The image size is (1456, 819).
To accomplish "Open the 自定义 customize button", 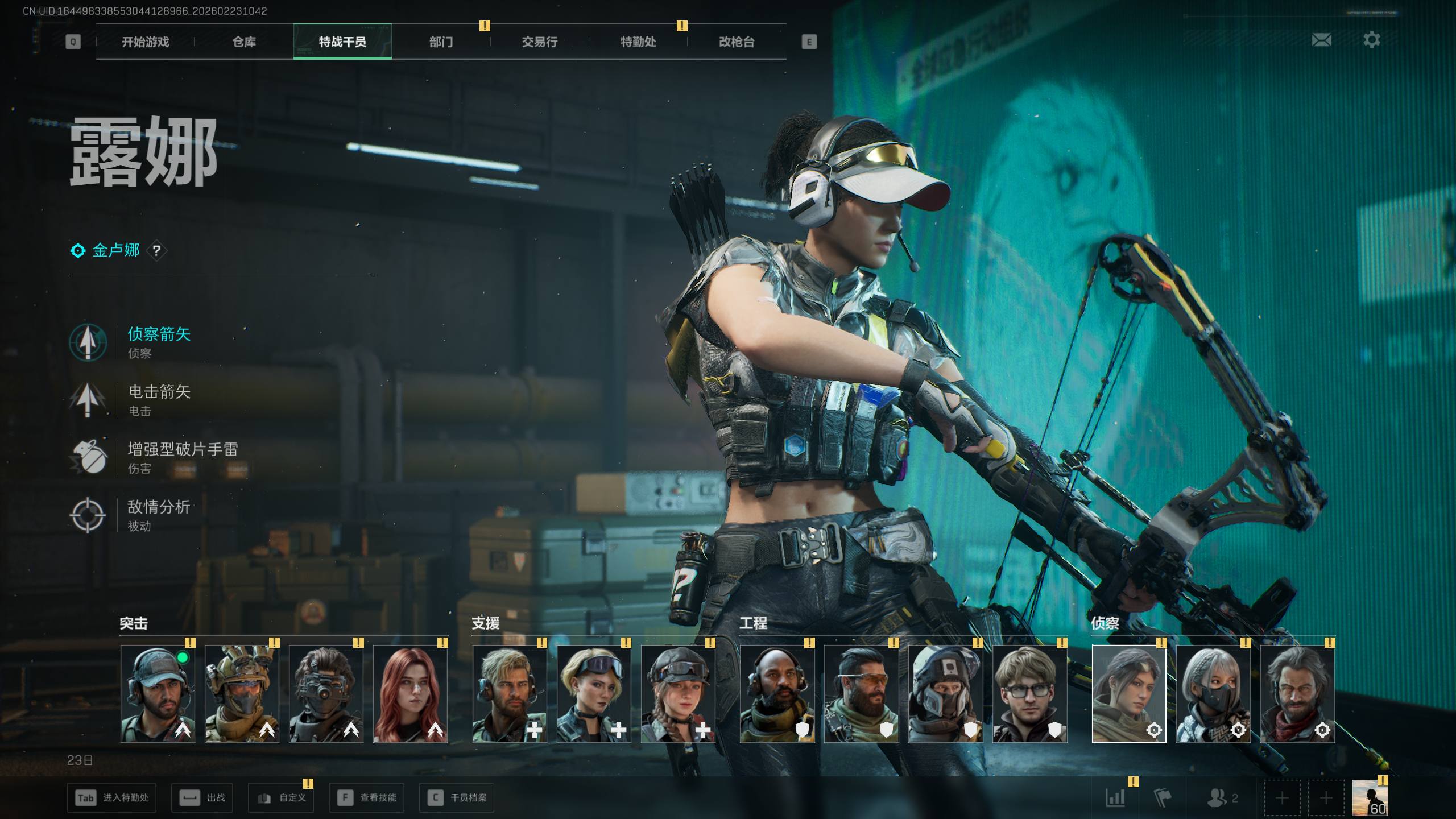I will pos(281,798).
